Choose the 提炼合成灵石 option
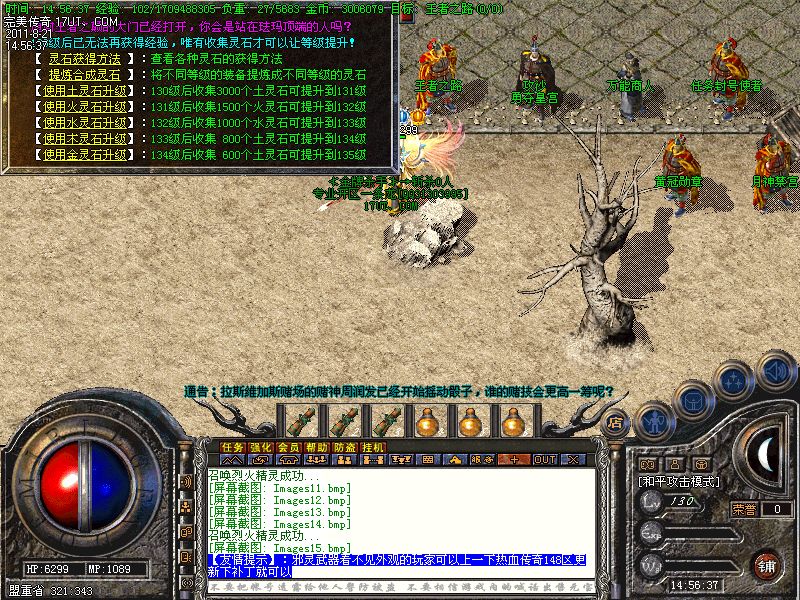800x600 pixels. tap(85, 75)
